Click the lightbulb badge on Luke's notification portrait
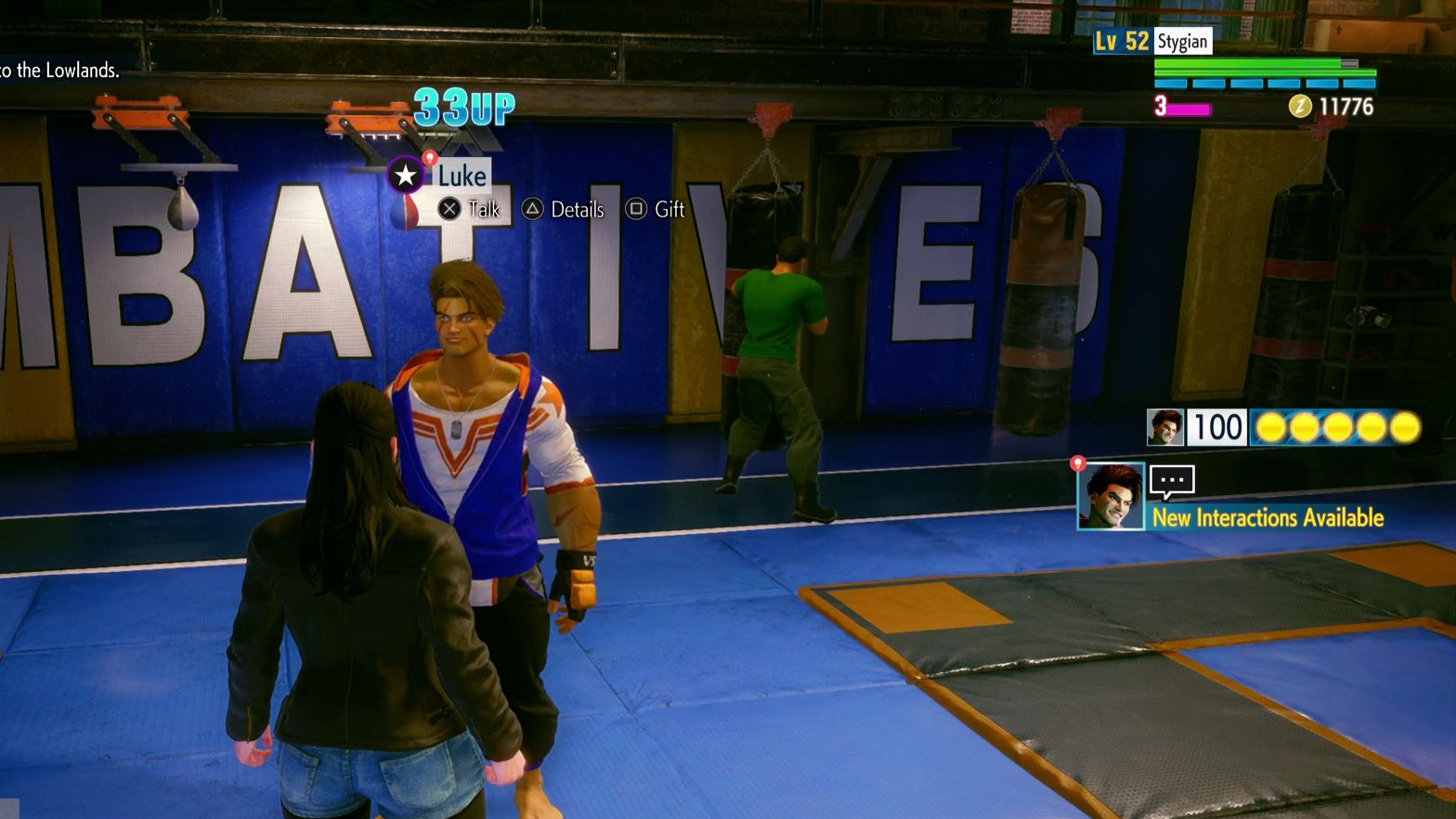Image resolution: width=1456 pixels, height=819 pixels. click(x=1078, y=461)
